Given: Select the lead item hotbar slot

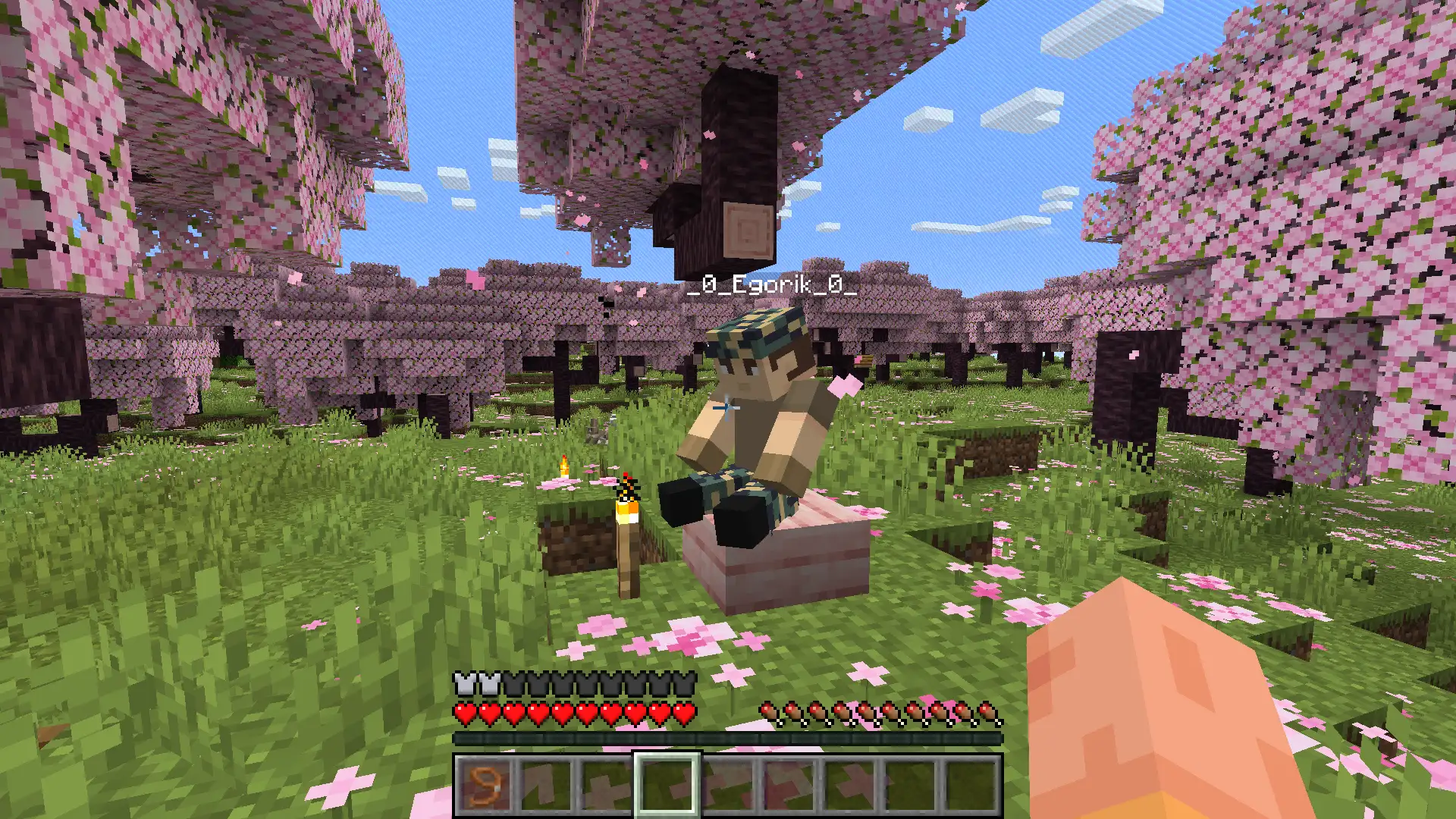Looking at the screenshot, I should (484, 785).
